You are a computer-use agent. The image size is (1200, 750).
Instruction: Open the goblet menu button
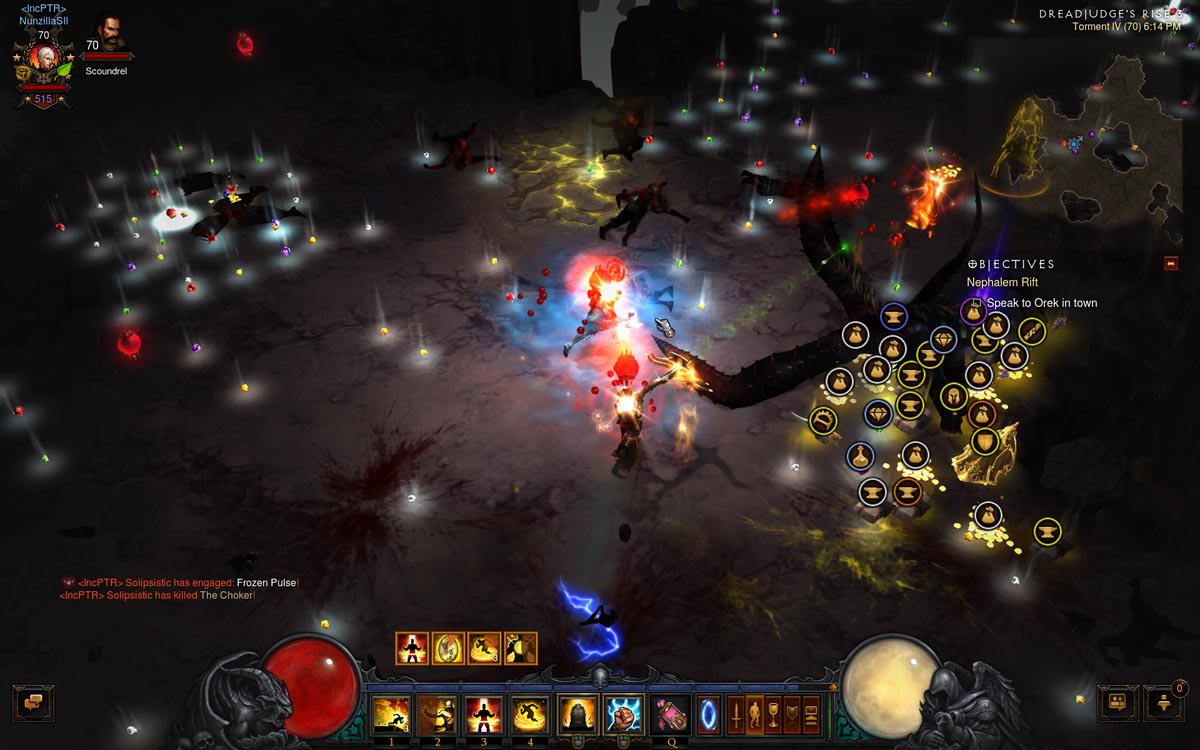tap(774, 715)
